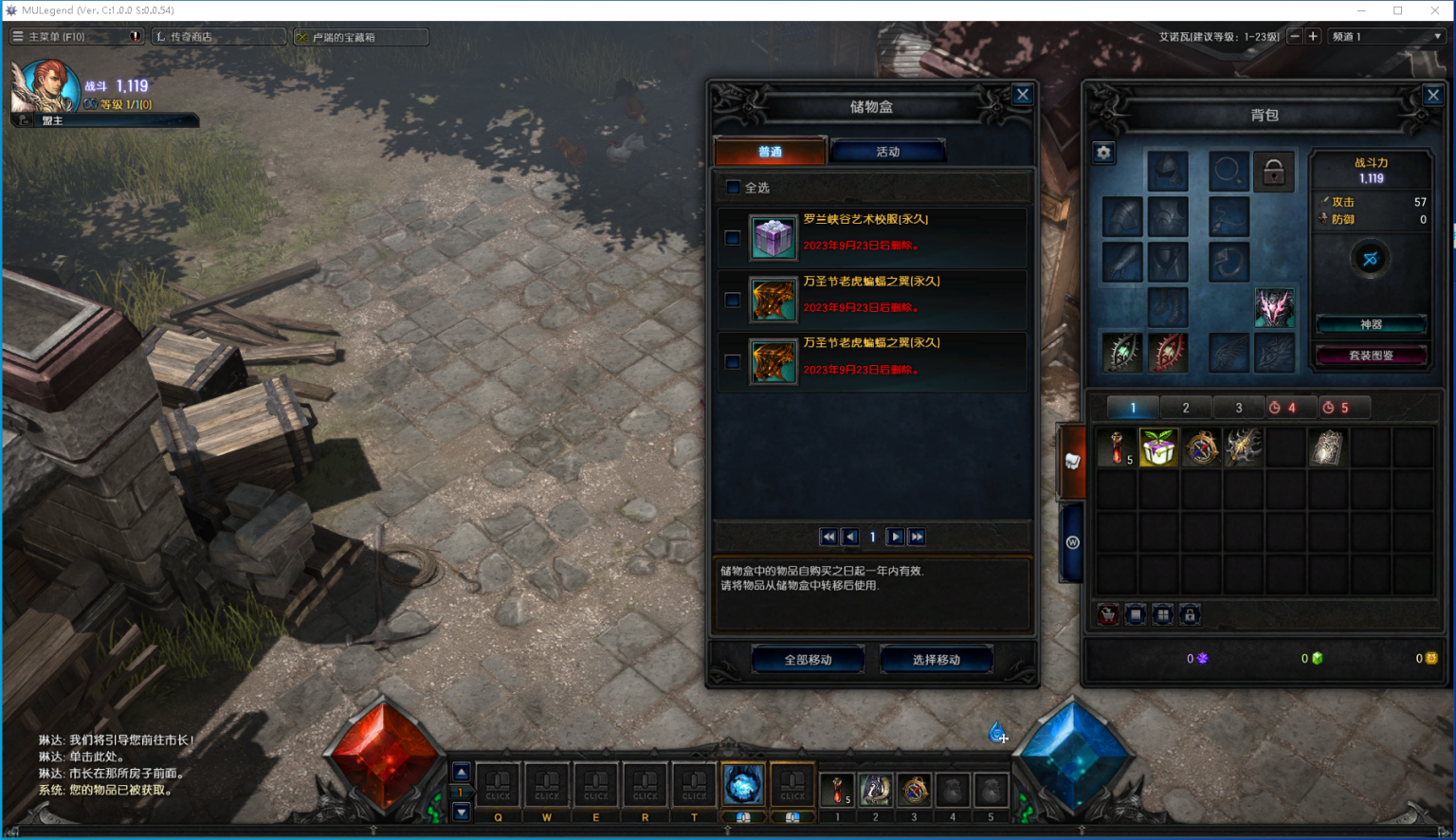Switch to the 活动 tab in storage
This screenshot has height=840, width=1456.
[x=887, y=152]
